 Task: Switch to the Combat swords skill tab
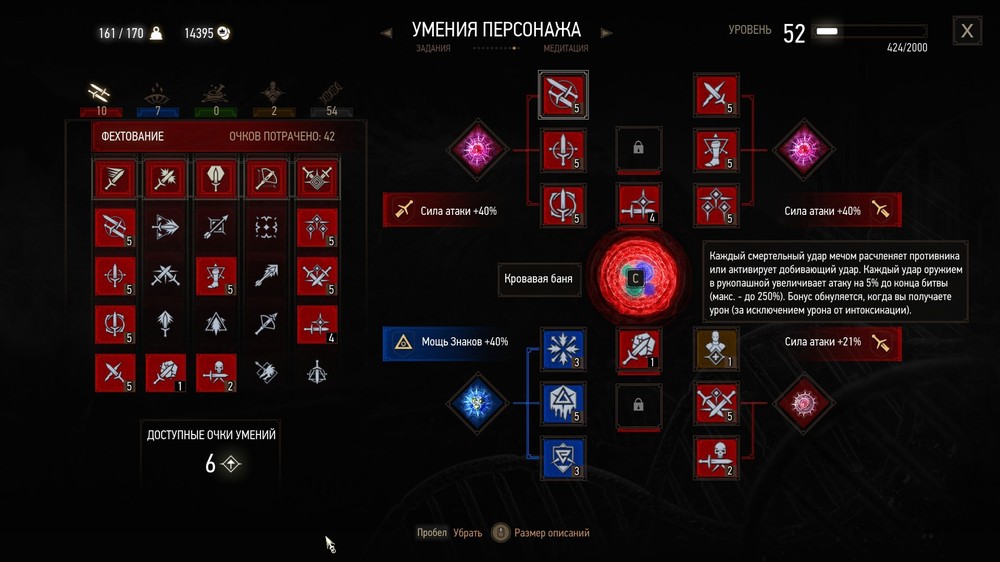click(x=100, y=93)
